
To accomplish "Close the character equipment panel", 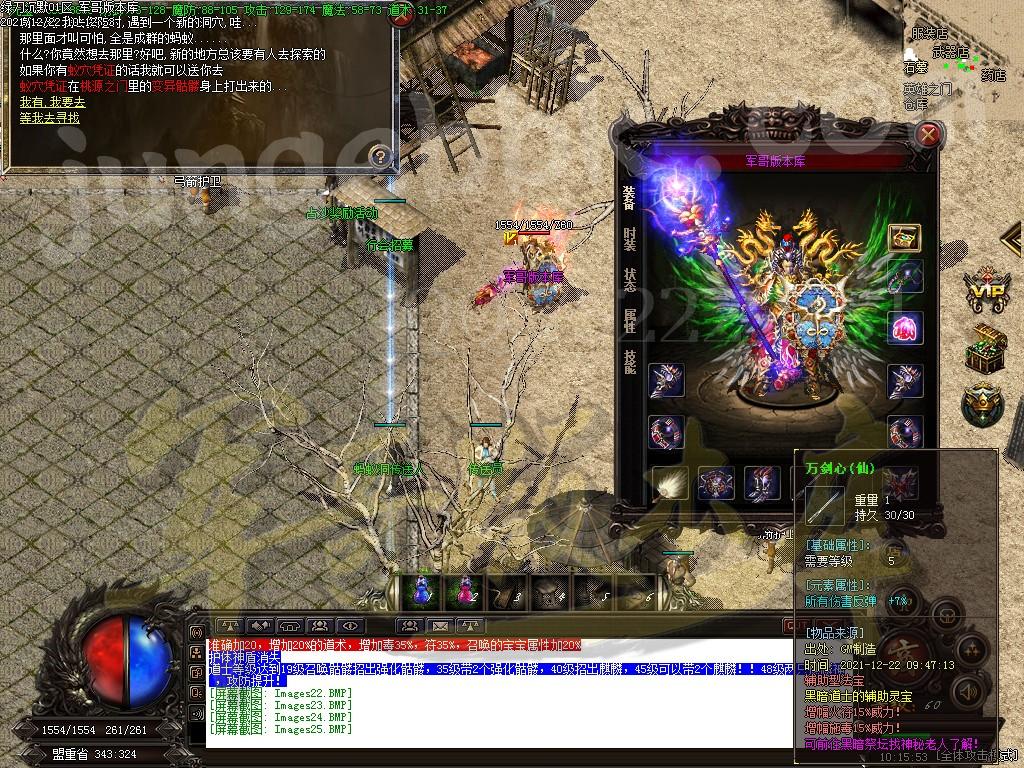I will 929,134.
